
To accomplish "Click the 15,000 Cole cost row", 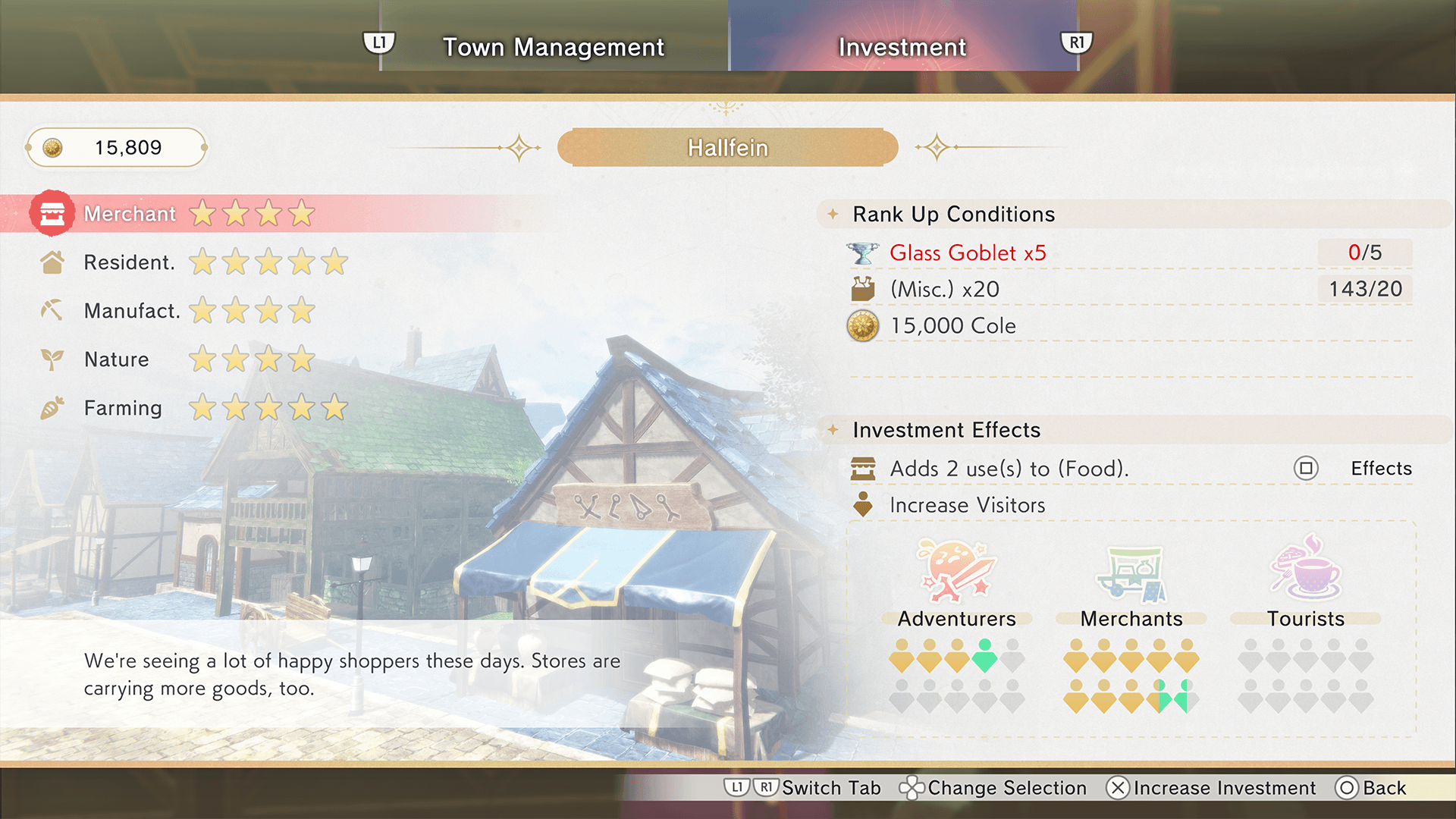I will pyautogui.click(x=952, y=326).
